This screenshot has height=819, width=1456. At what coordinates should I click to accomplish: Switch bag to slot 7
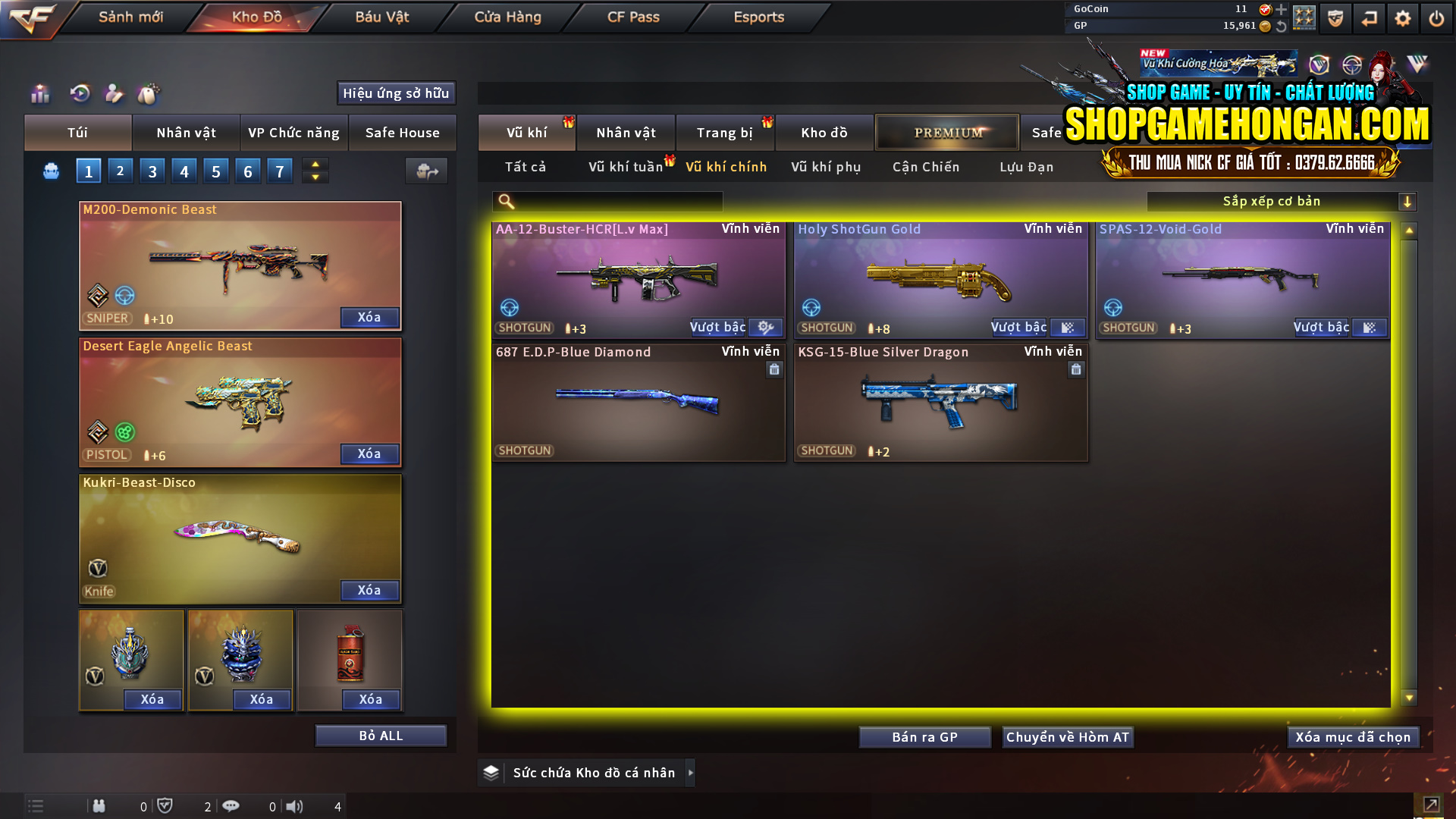pos(280,171)
